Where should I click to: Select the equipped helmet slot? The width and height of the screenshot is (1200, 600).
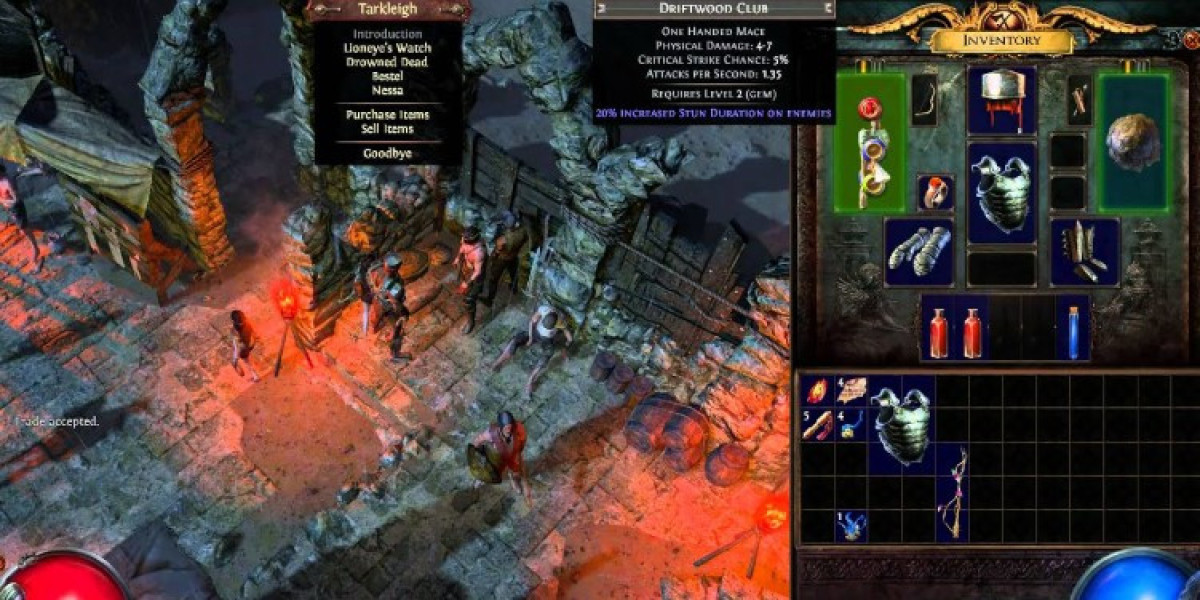1001,98
